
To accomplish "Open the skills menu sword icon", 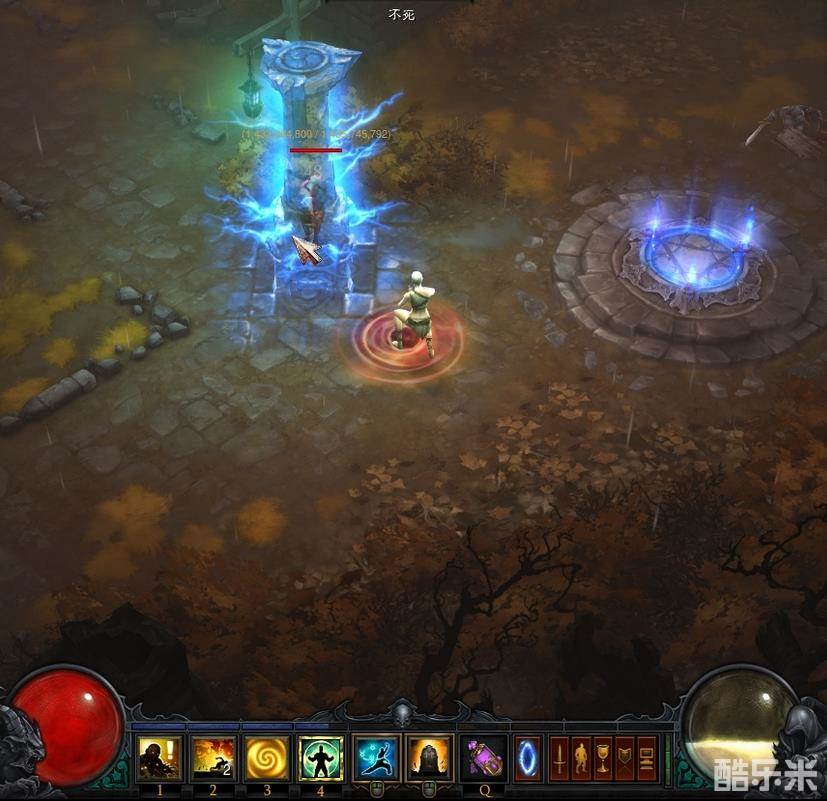I will pos(559,757).
